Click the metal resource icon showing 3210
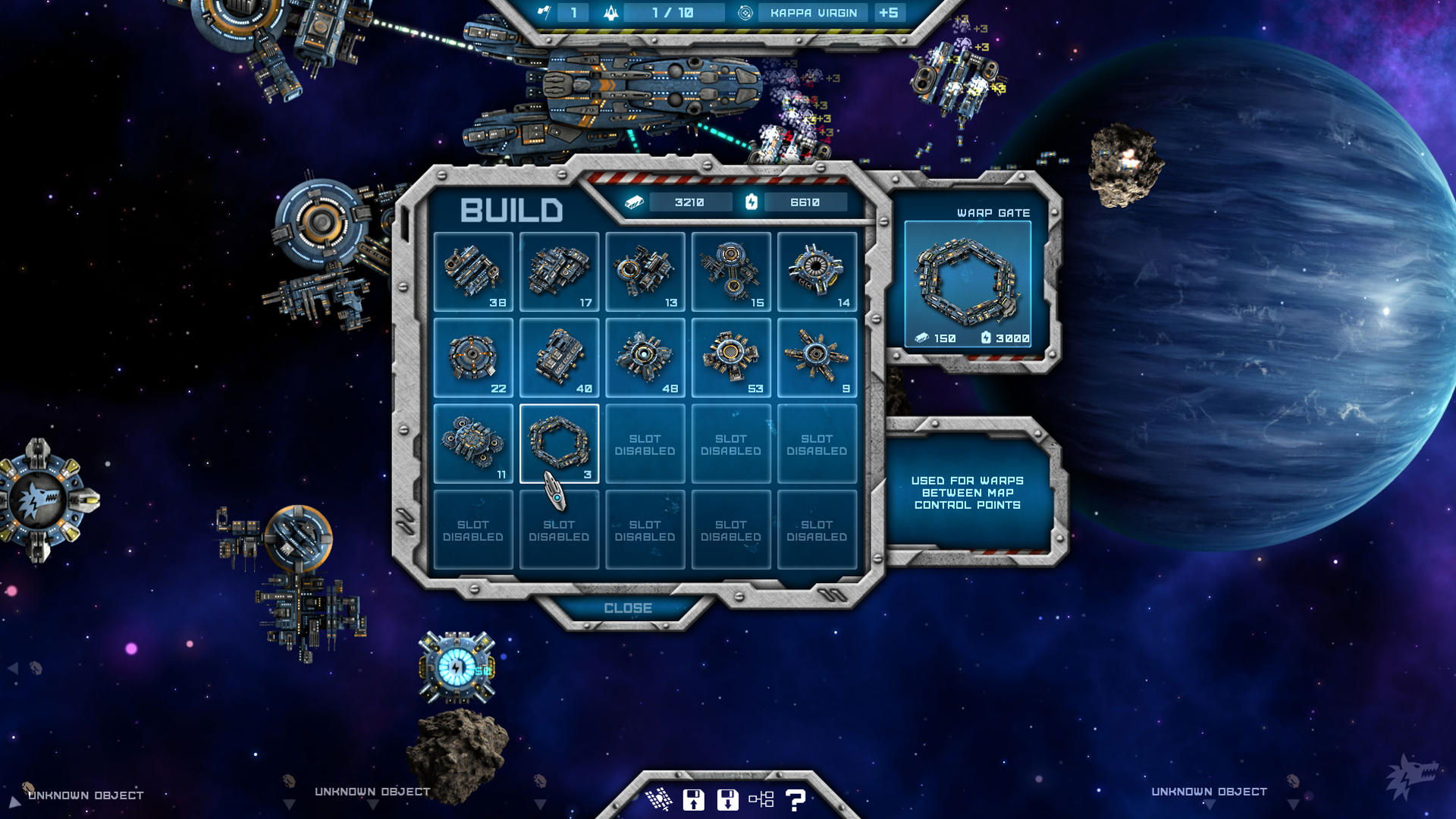Screen dimensions: 1456x819 [x=634, y=202]
